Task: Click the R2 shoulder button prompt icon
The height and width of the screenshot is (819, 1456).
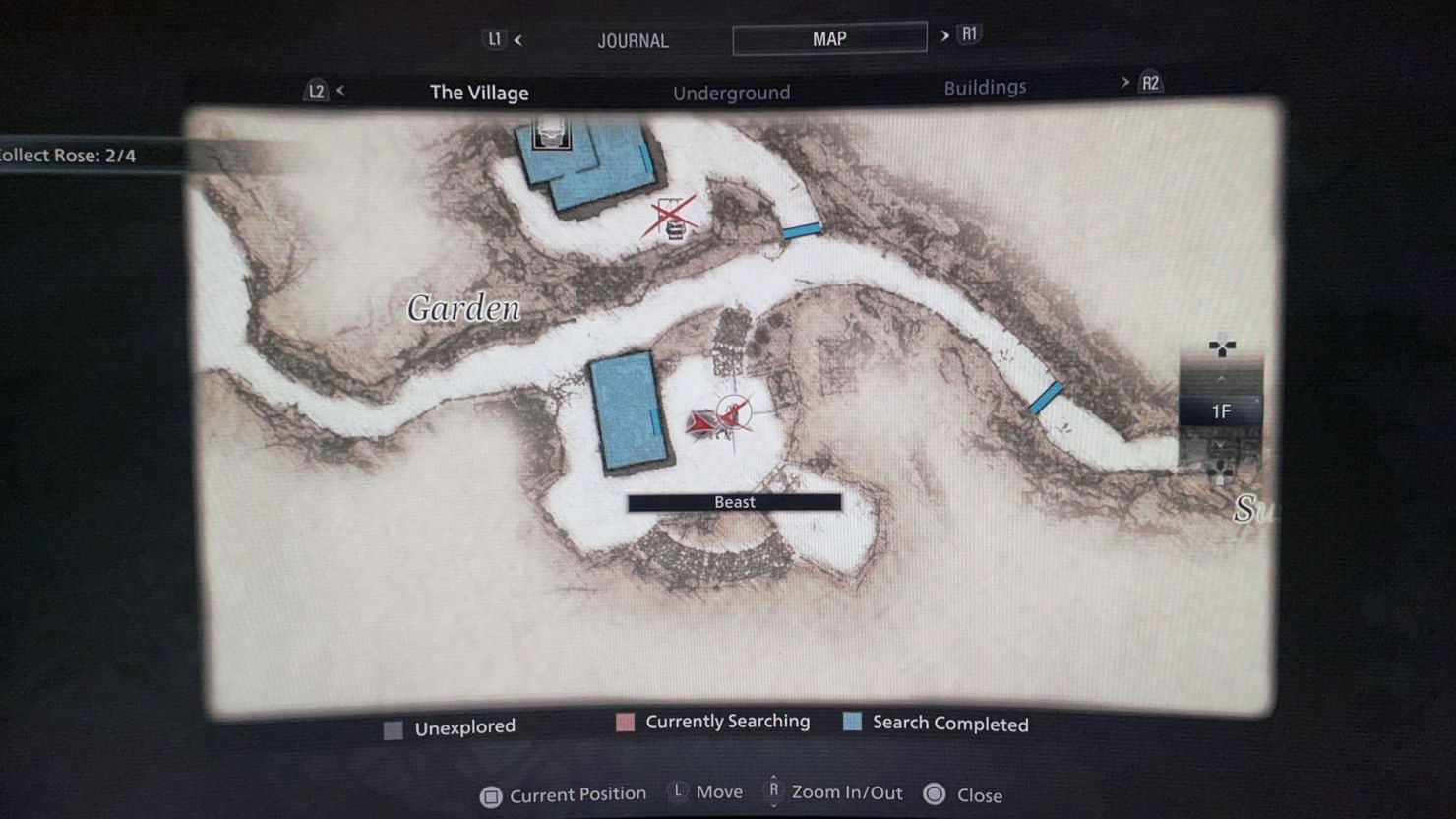Action: pos(1149,83)
